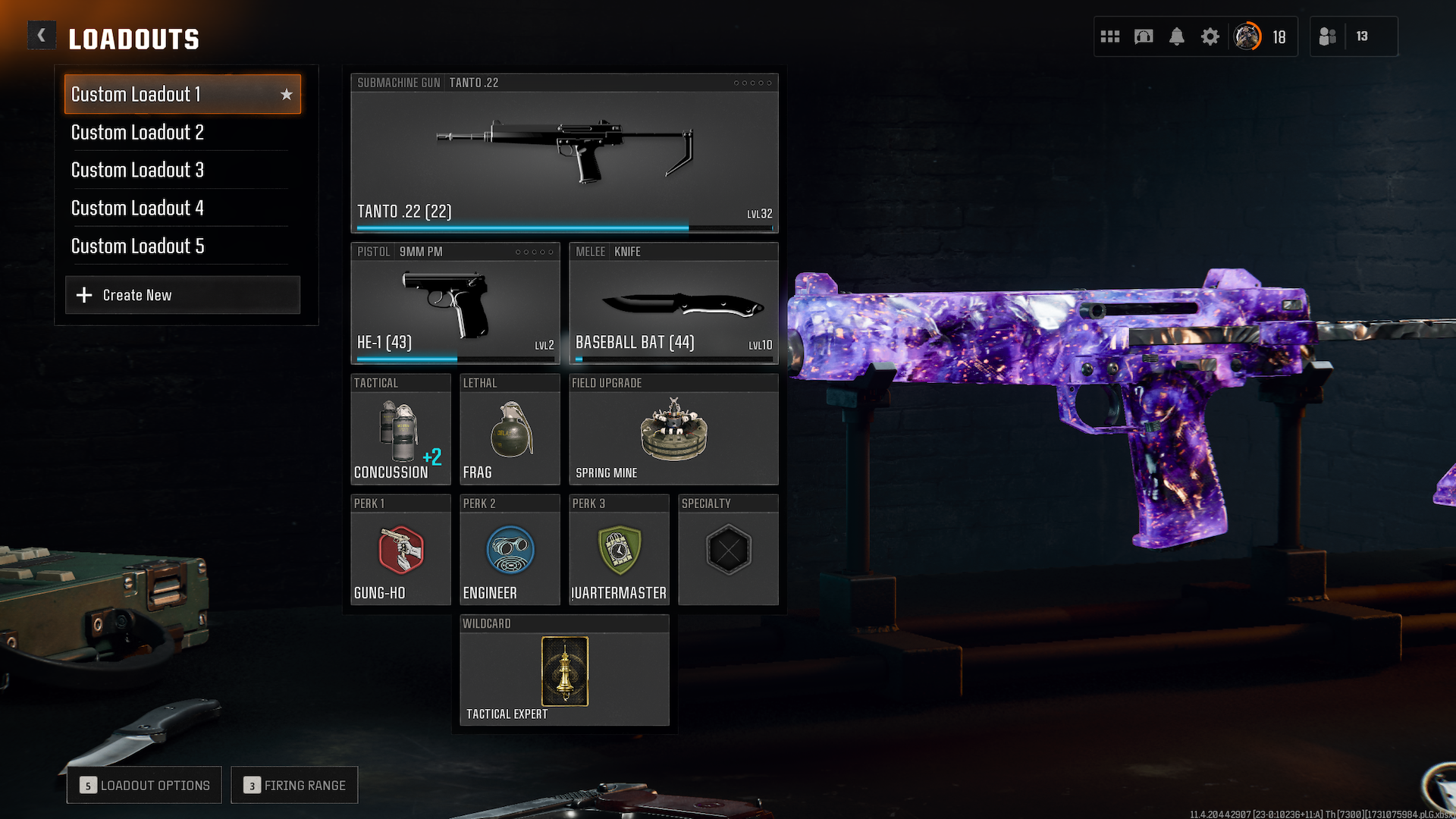
Task: Change the Tactical Expert wildcard
Action: tap(564, 671)
